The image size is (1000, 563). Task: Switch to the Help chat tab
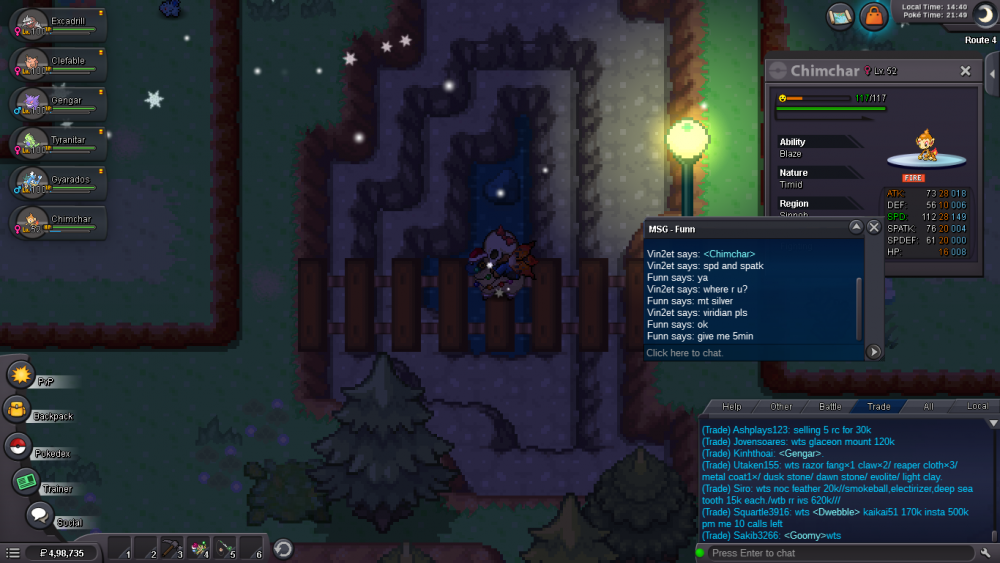pyautogui.click(x=732, y=407)
